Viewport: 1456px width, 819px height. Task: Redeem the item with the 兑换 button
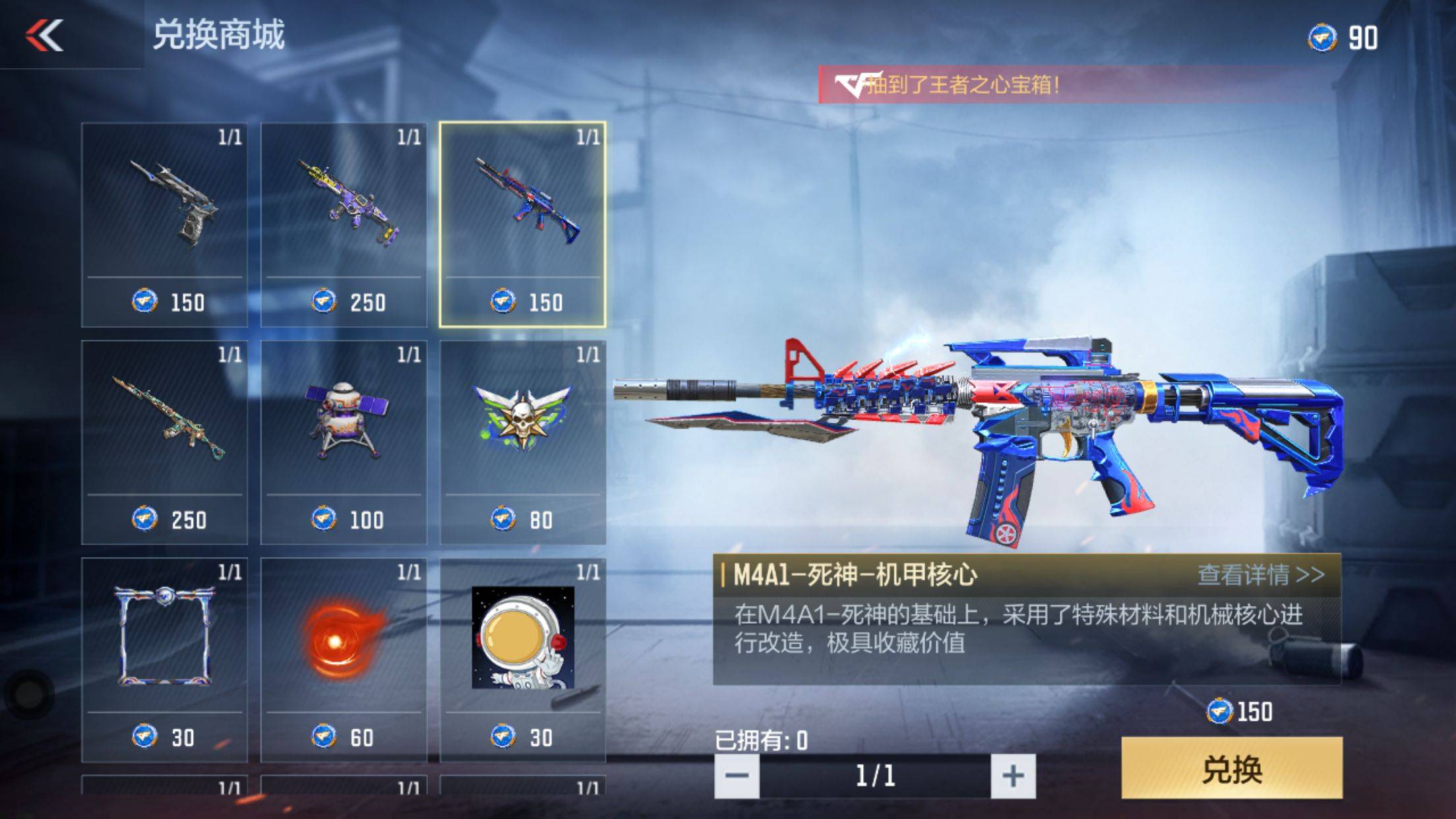tap(1231, 768)
